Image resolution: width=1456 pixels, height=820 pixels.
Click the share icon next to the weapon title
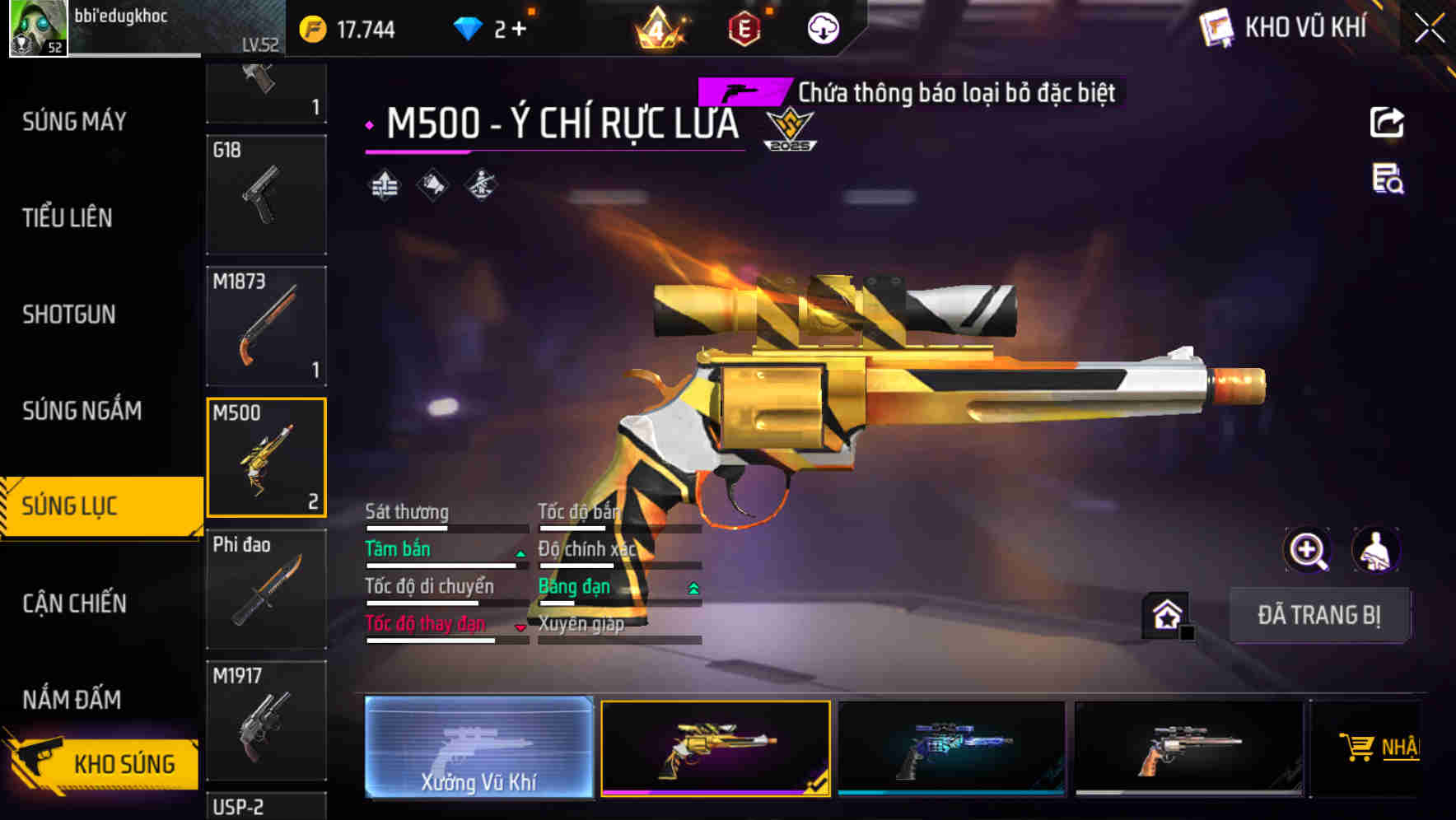1388,121
